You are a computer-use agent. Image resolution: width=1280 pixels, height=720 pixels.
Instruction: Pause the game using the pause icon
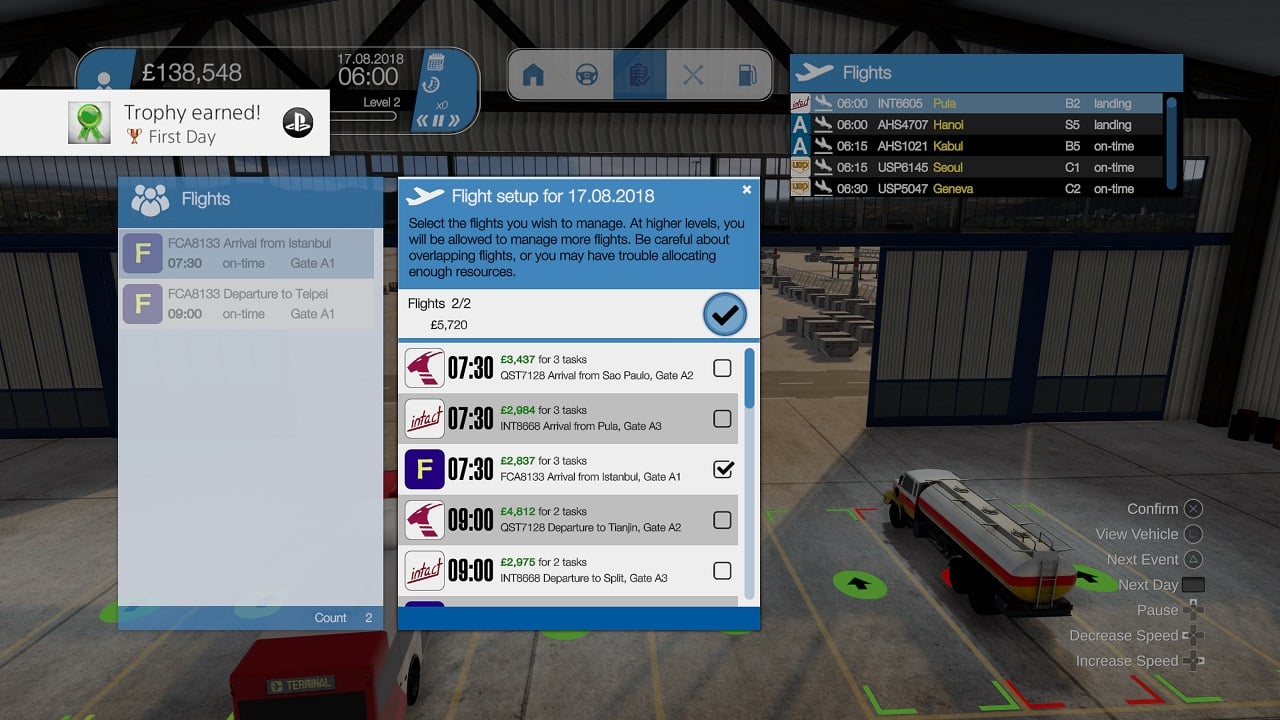437,121
